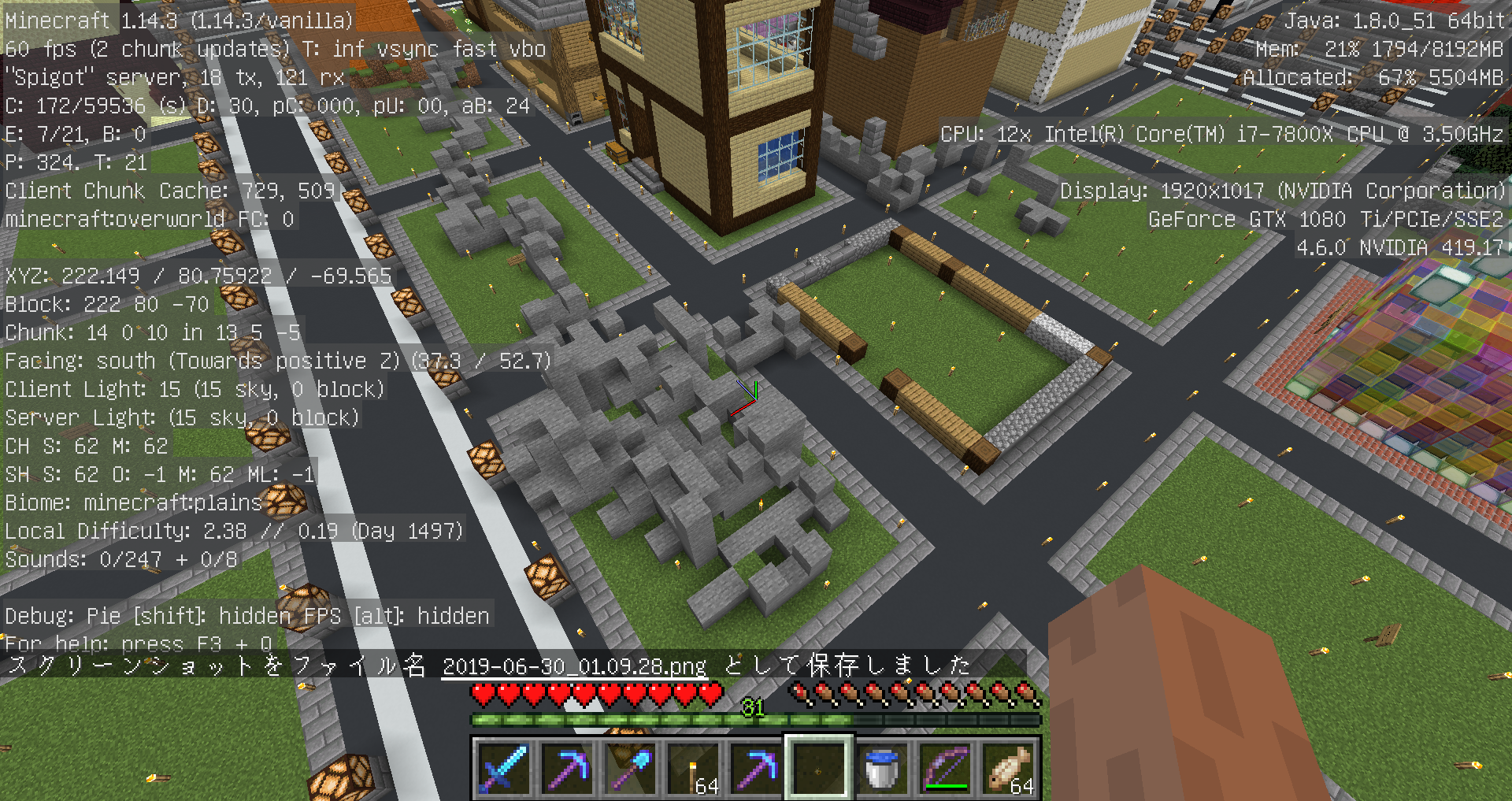This screenshot has height=801, width=1512.
Task: Select the enchanted diamond shovel slot
Action: point(630,768)
